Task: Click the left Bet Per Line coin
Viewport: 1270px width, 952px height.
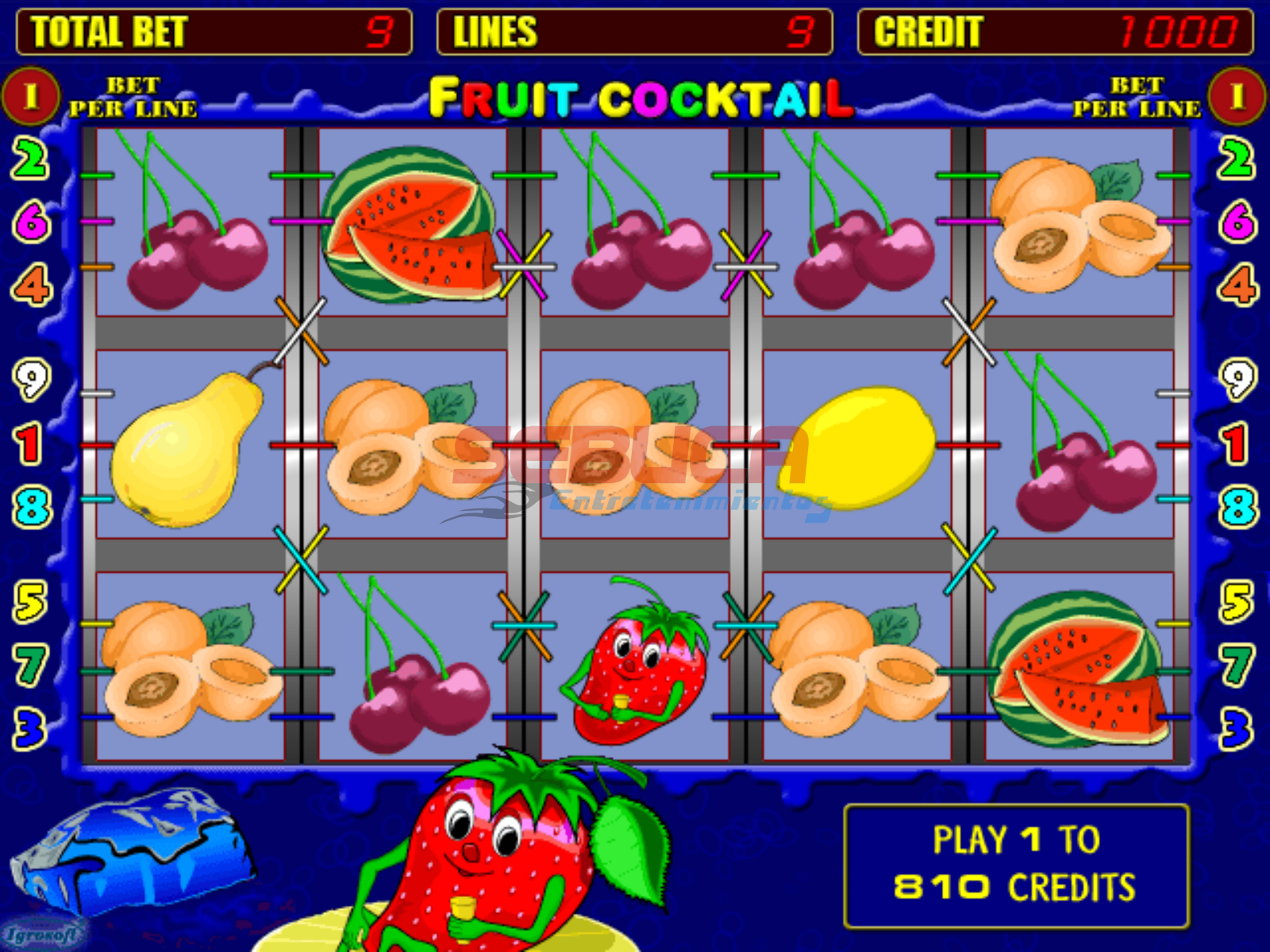Action: tap(31, 97)
